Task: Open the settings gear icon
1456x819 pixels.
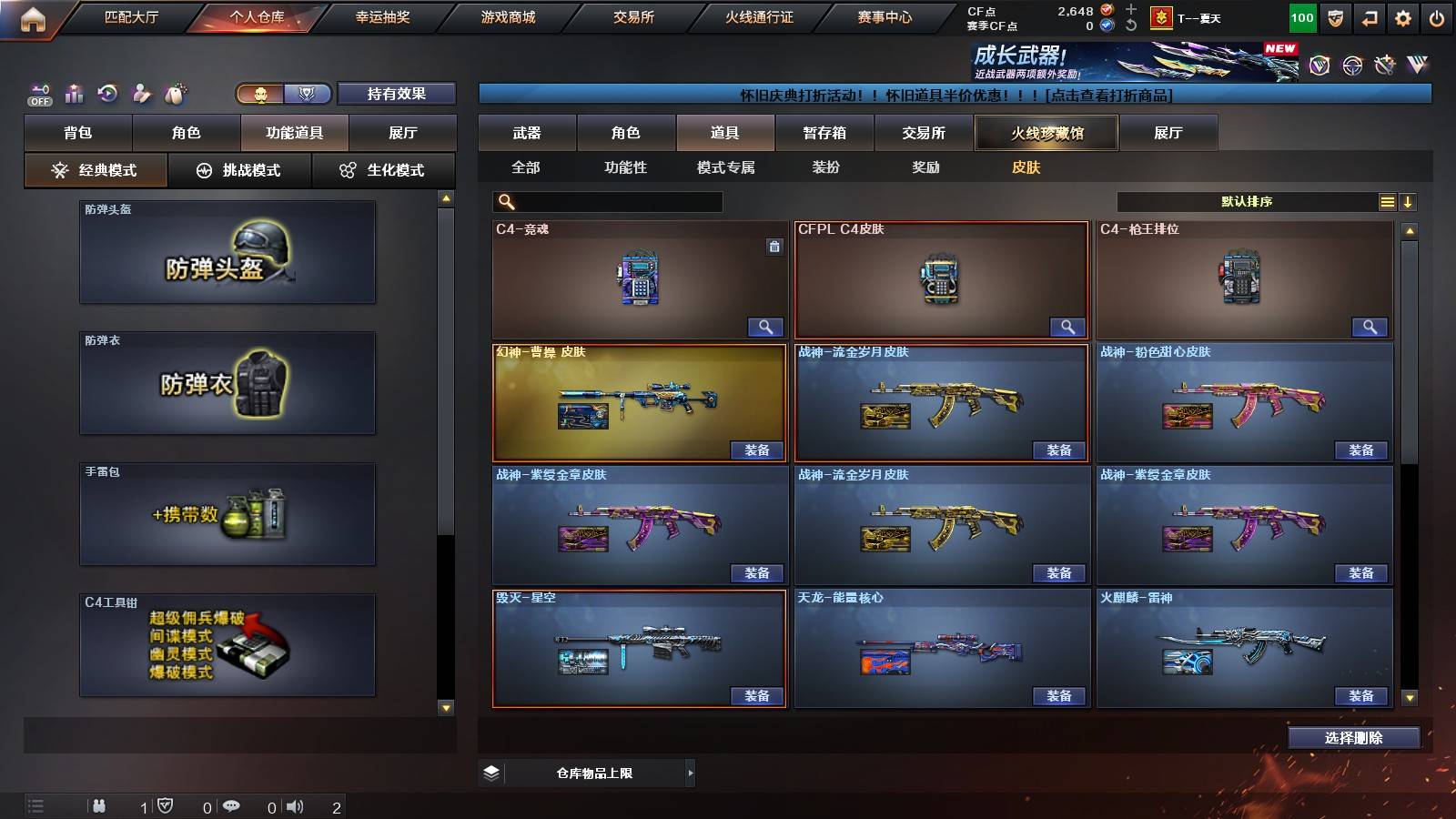Action: click(1404, 16)
